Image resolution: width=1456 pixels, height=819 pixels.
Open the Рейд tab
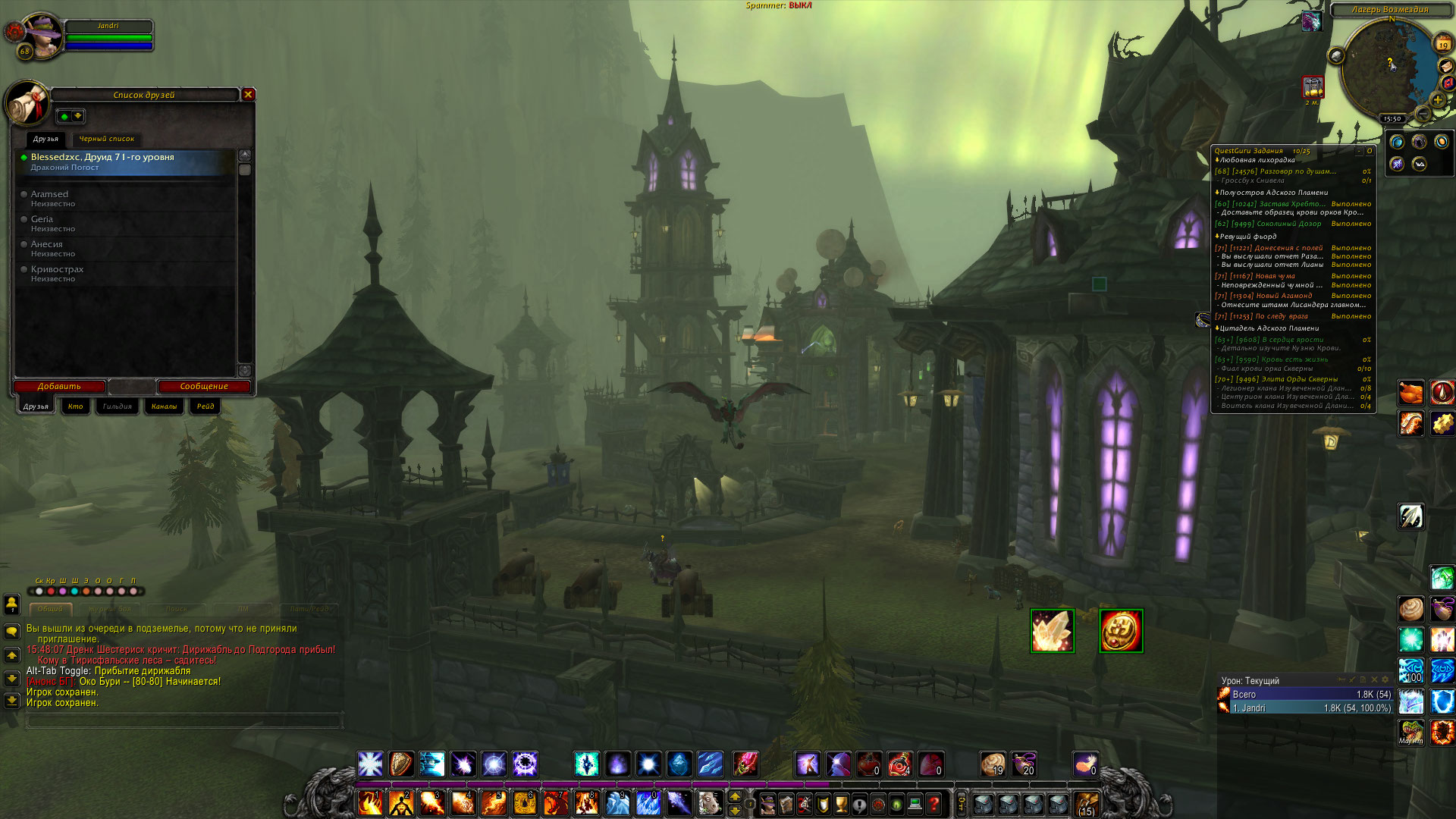206,406
